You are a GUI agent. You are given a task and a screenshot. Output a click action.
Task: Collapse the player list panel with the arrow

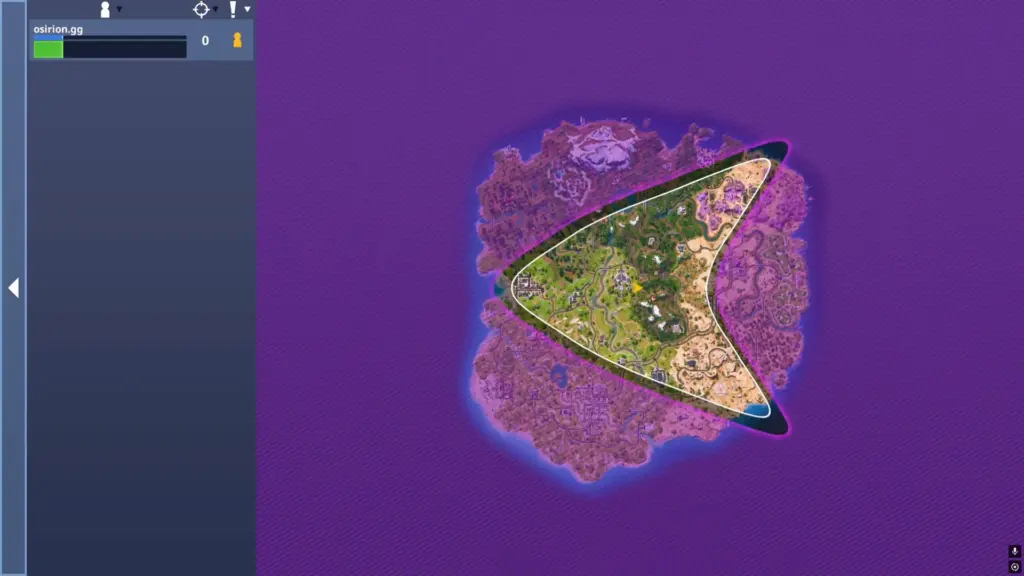[13, 288]
